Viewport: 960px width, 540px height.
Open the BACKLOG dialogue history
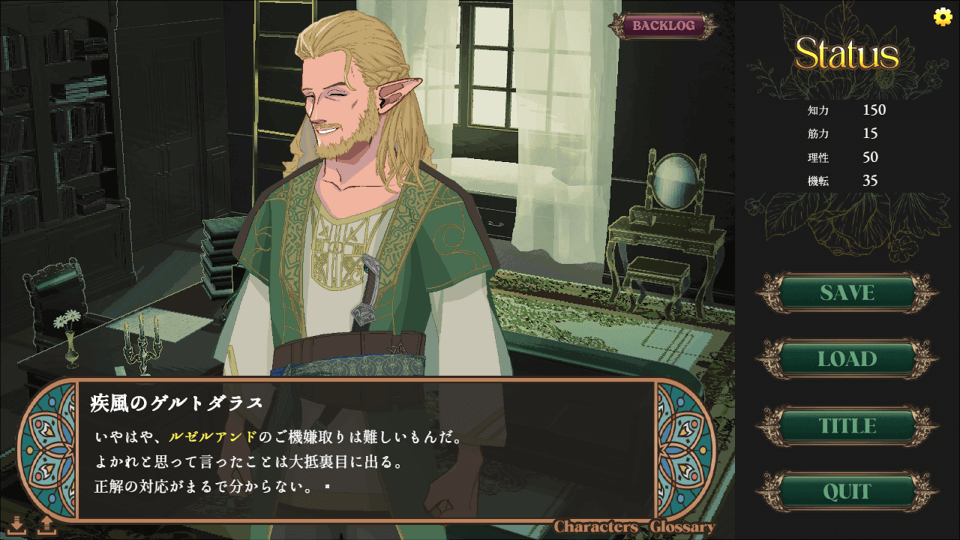coord(664,26)
